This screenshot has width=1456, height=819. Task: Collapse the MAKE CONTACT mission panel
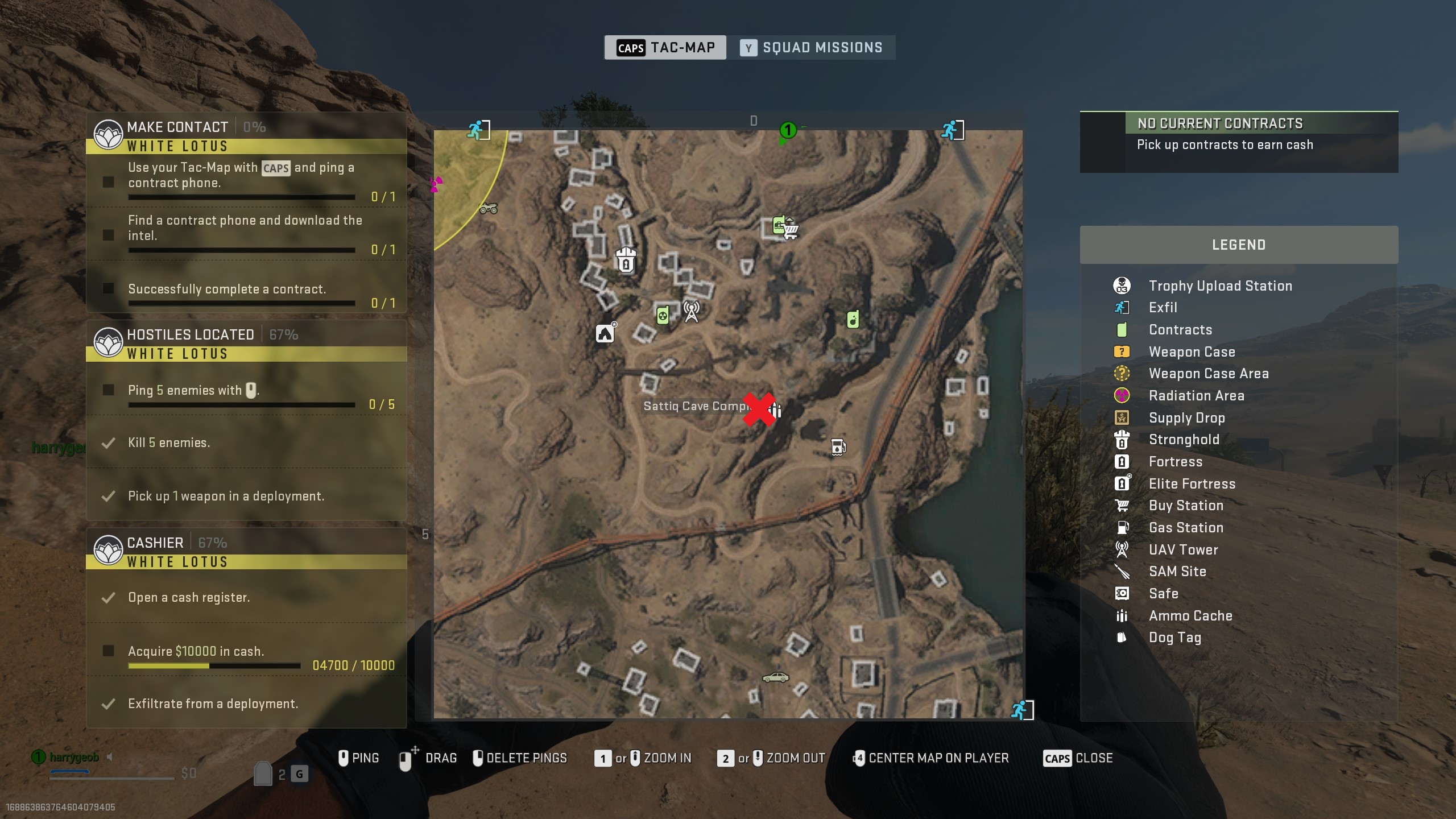177,127
